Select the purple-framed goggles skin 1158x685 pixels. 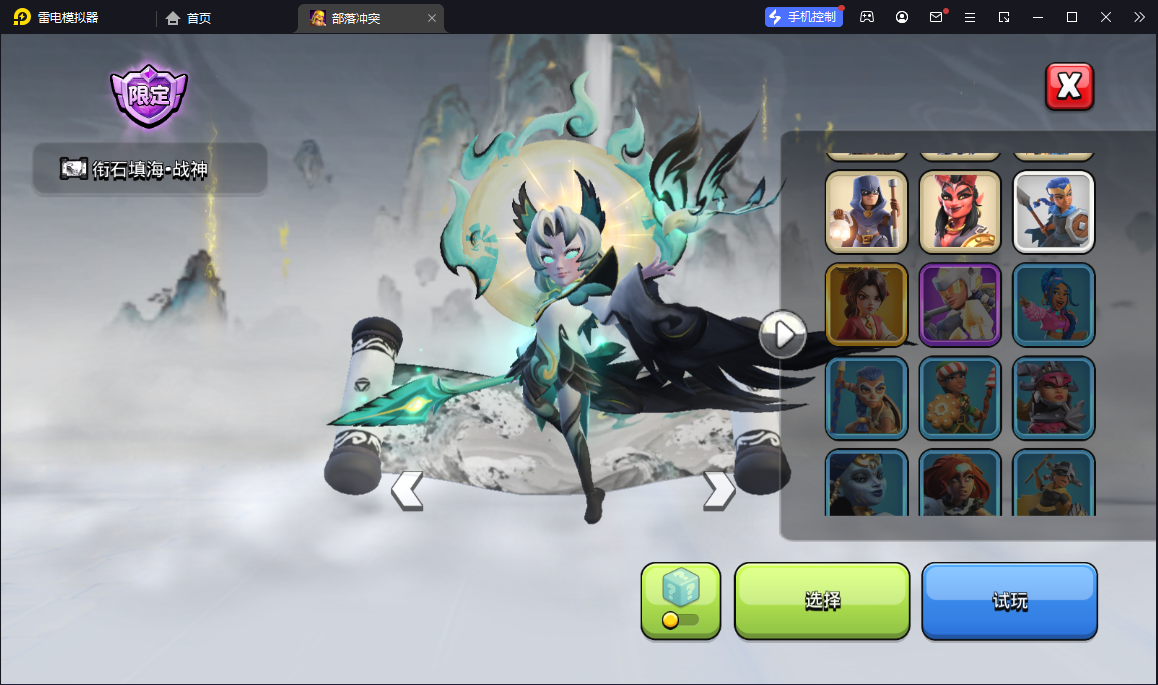point(959,305)
